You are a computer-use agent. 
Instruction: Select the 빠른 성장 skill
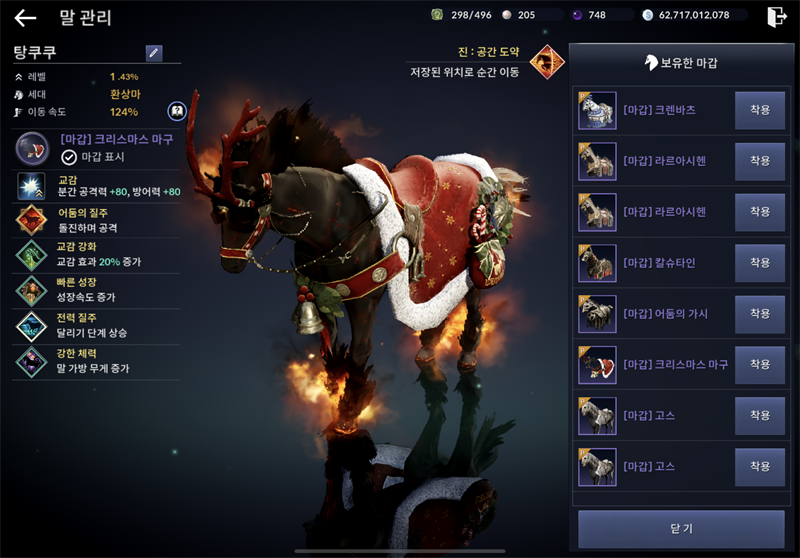coord(31,290)
